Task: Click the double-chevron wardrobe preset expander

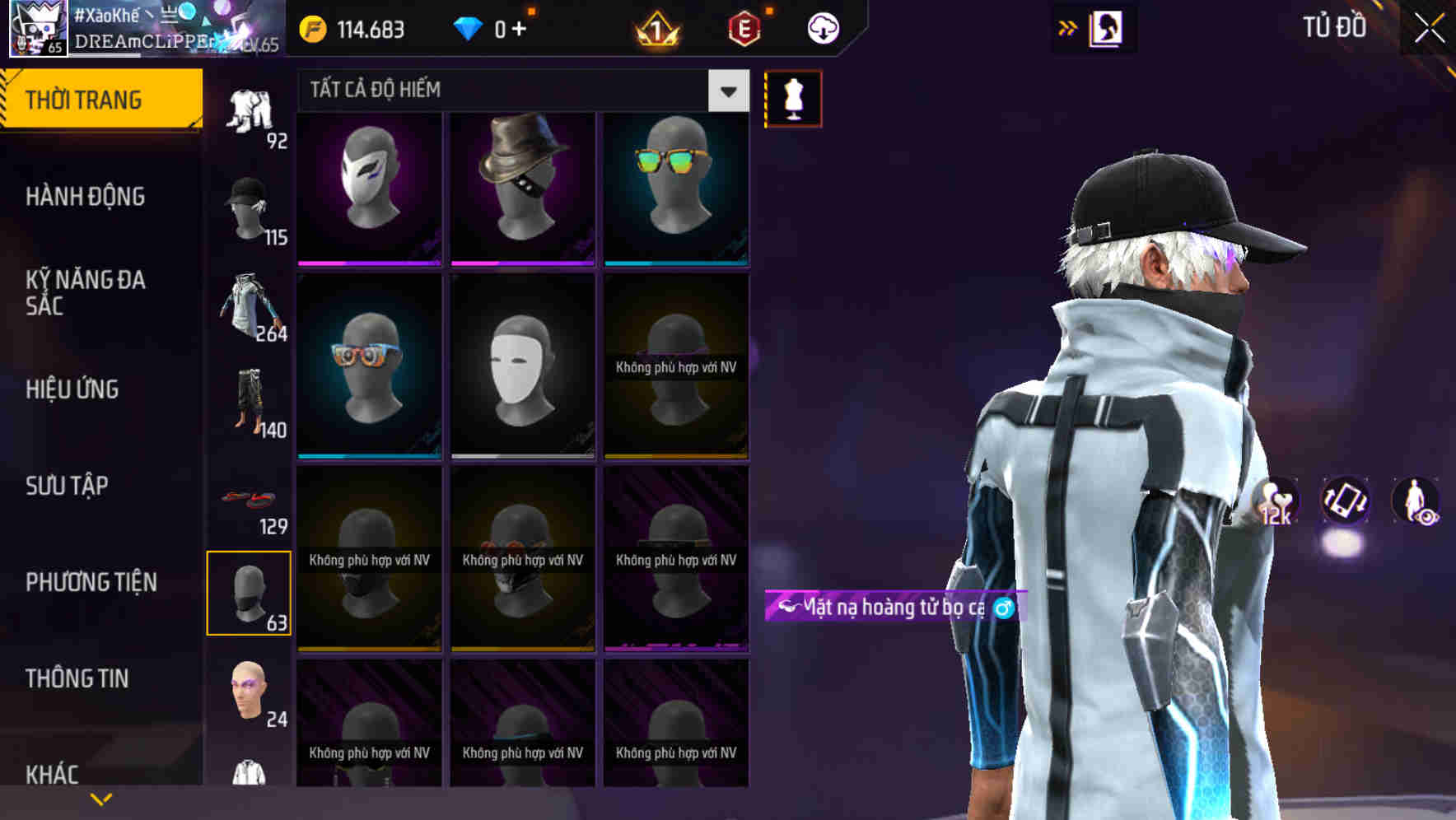Action: (x=1067, y=27)
